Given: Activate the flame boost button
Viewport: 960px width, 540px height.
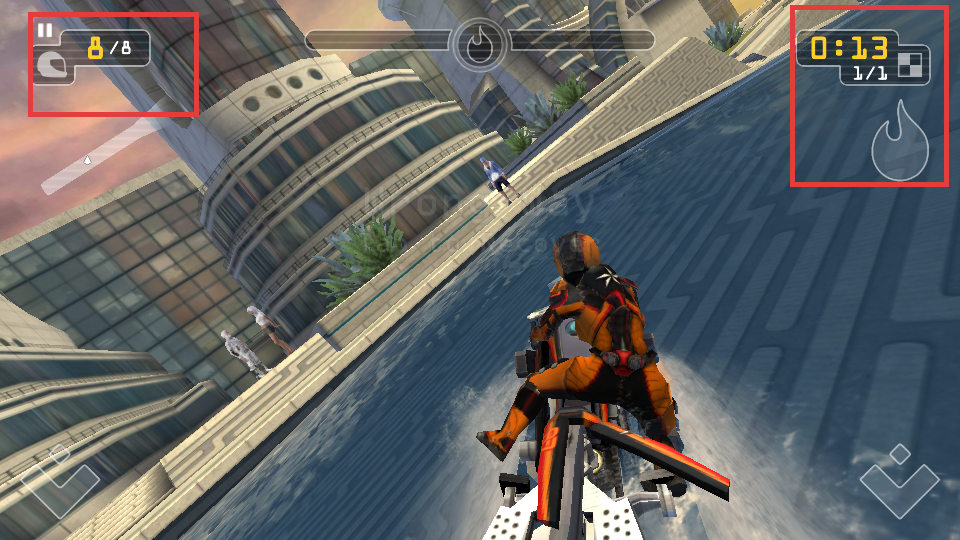Looking at the screenshot, I should pyautogui.click(x=900, y=142).
